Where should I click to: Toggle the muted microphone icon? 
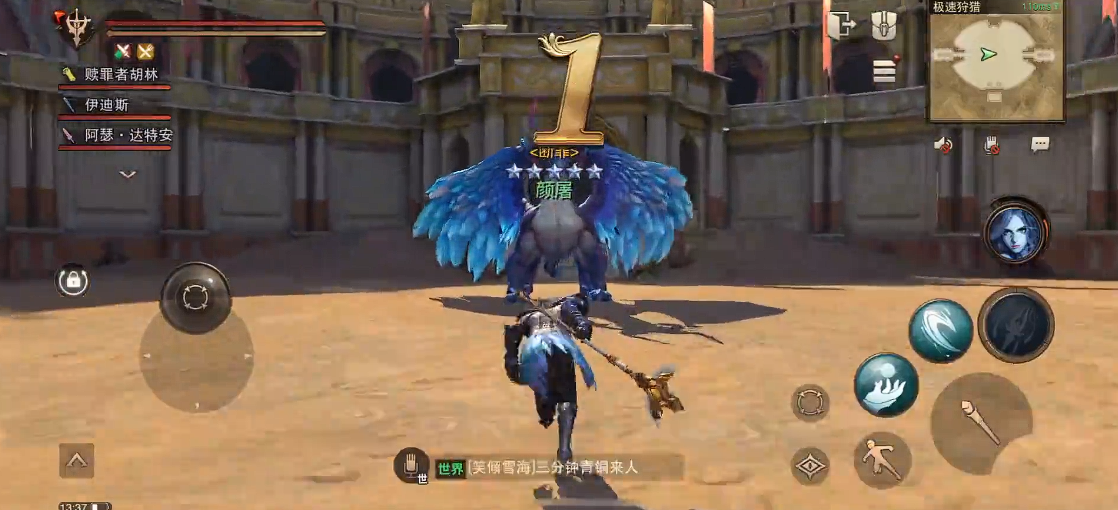click(991, 145)
